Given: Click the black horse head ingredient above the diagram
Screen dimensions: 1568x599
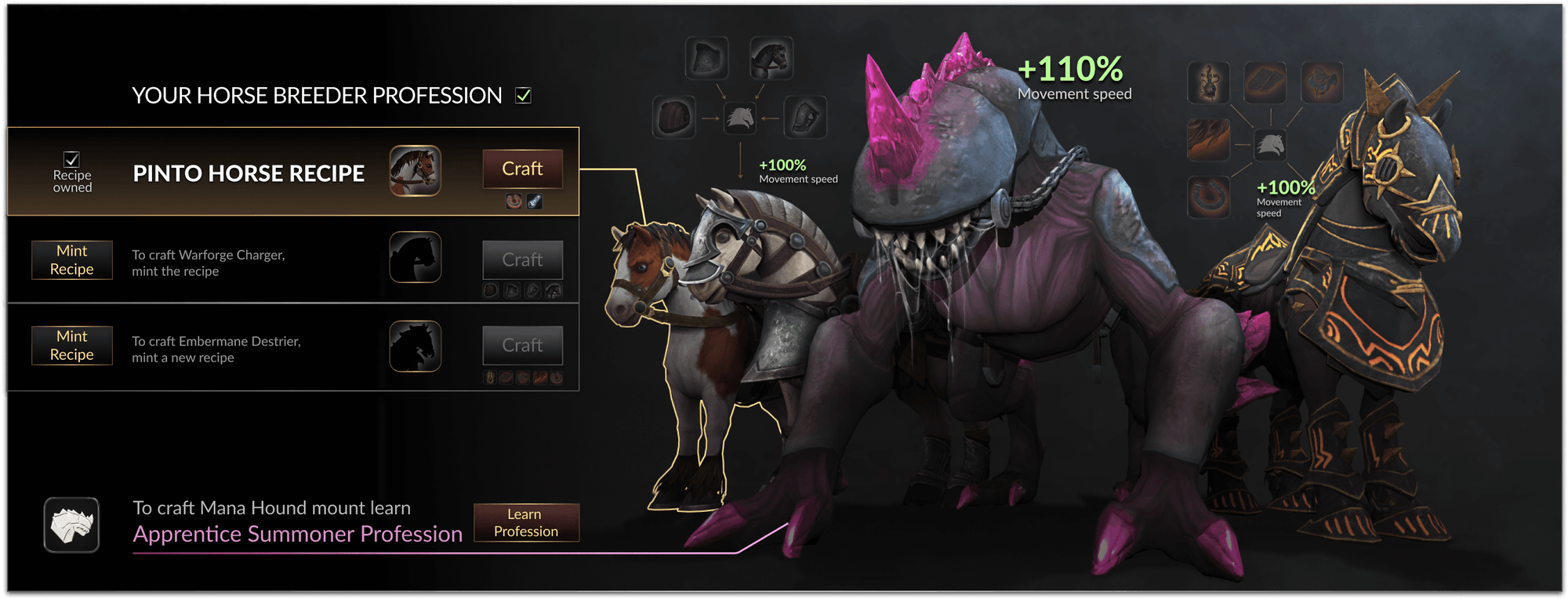Looking at the screenshot, I should click(x=771, y=56).
